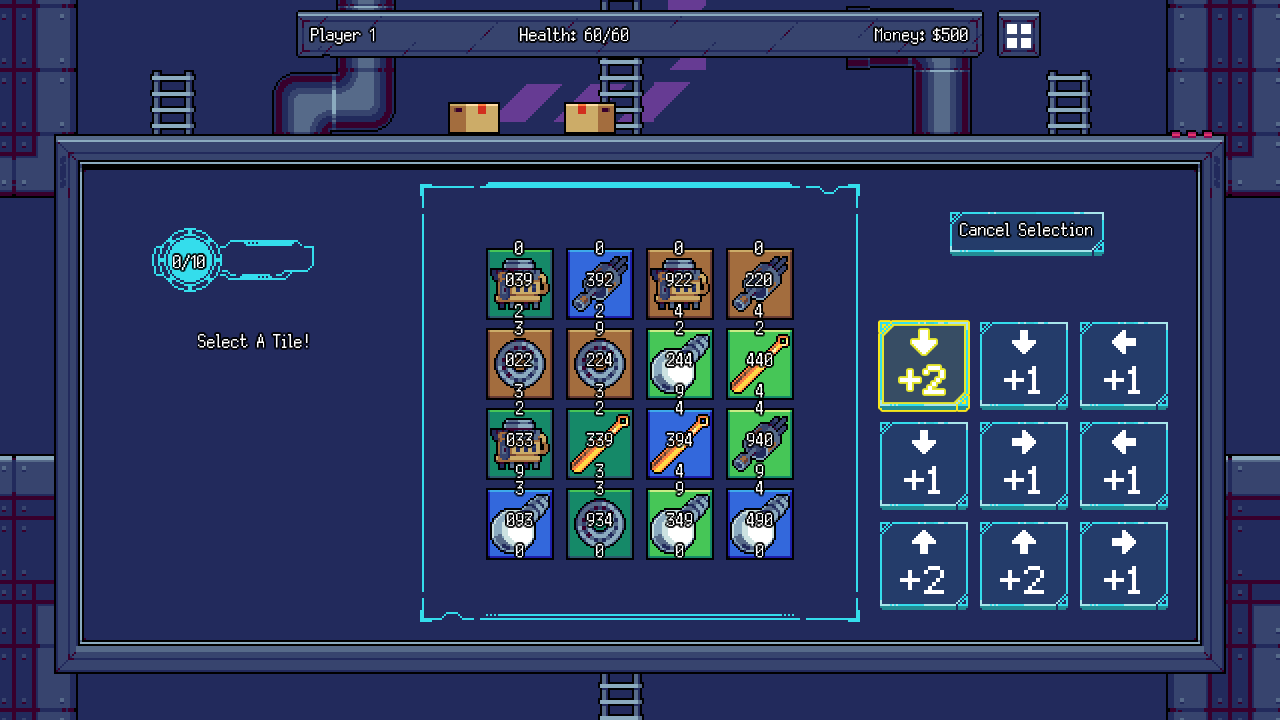Choose the green tile numbered 940
1280x720 pixels.
click(760, 443)
